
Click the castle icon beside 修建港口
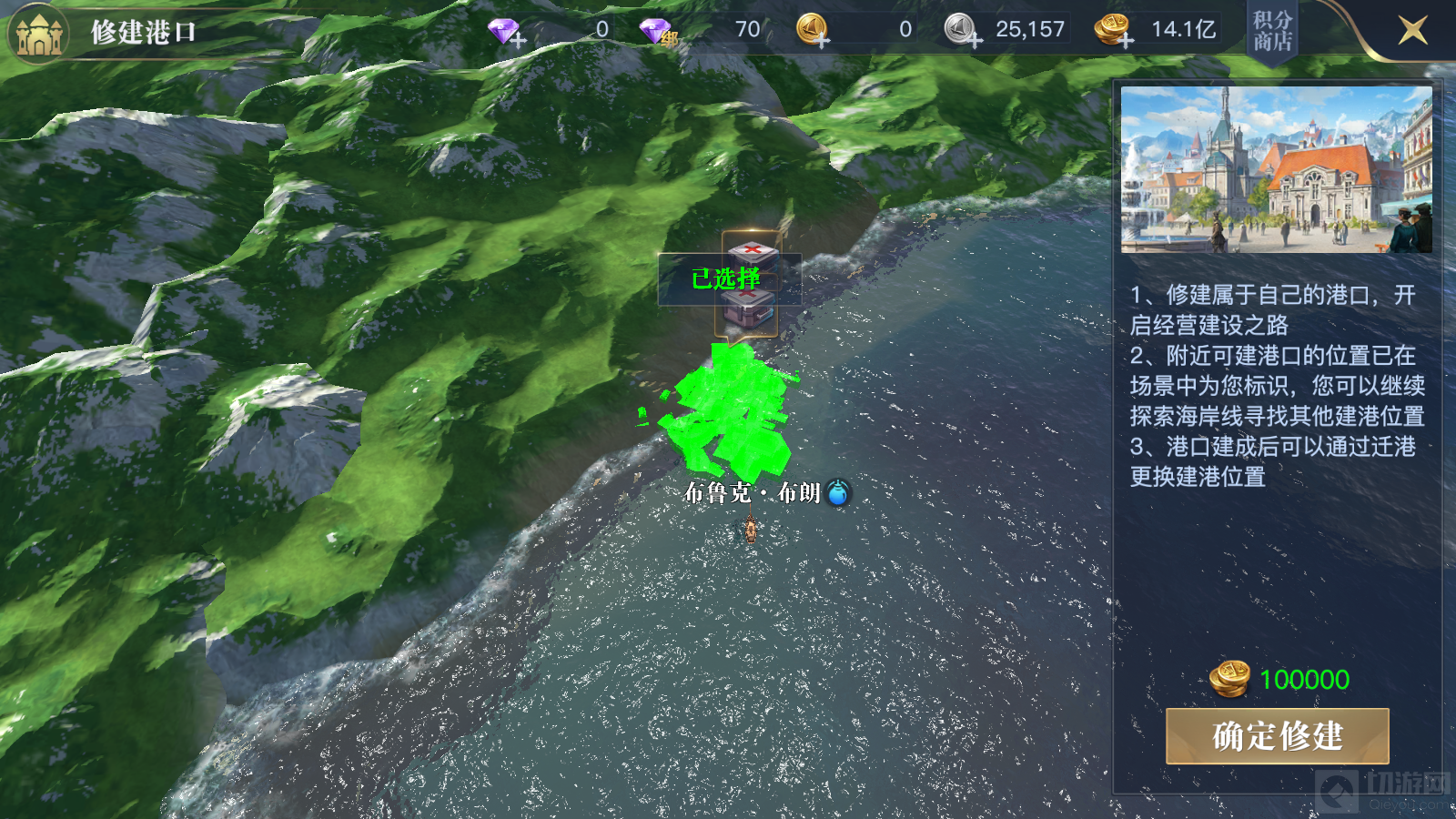[x=38, y=33]
